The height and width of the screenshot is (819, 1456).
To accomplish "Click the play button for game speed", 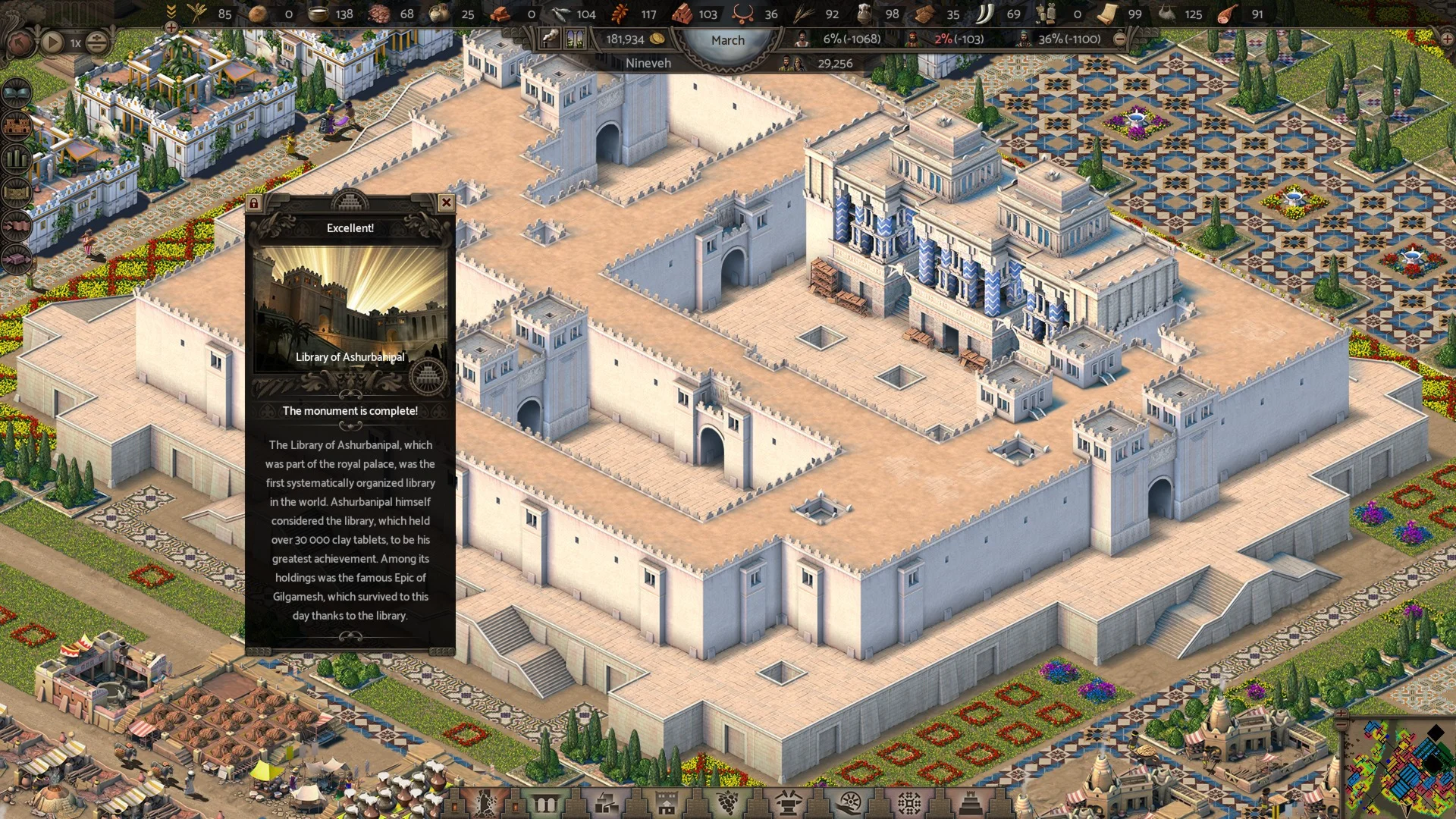I will click(52, 42).
